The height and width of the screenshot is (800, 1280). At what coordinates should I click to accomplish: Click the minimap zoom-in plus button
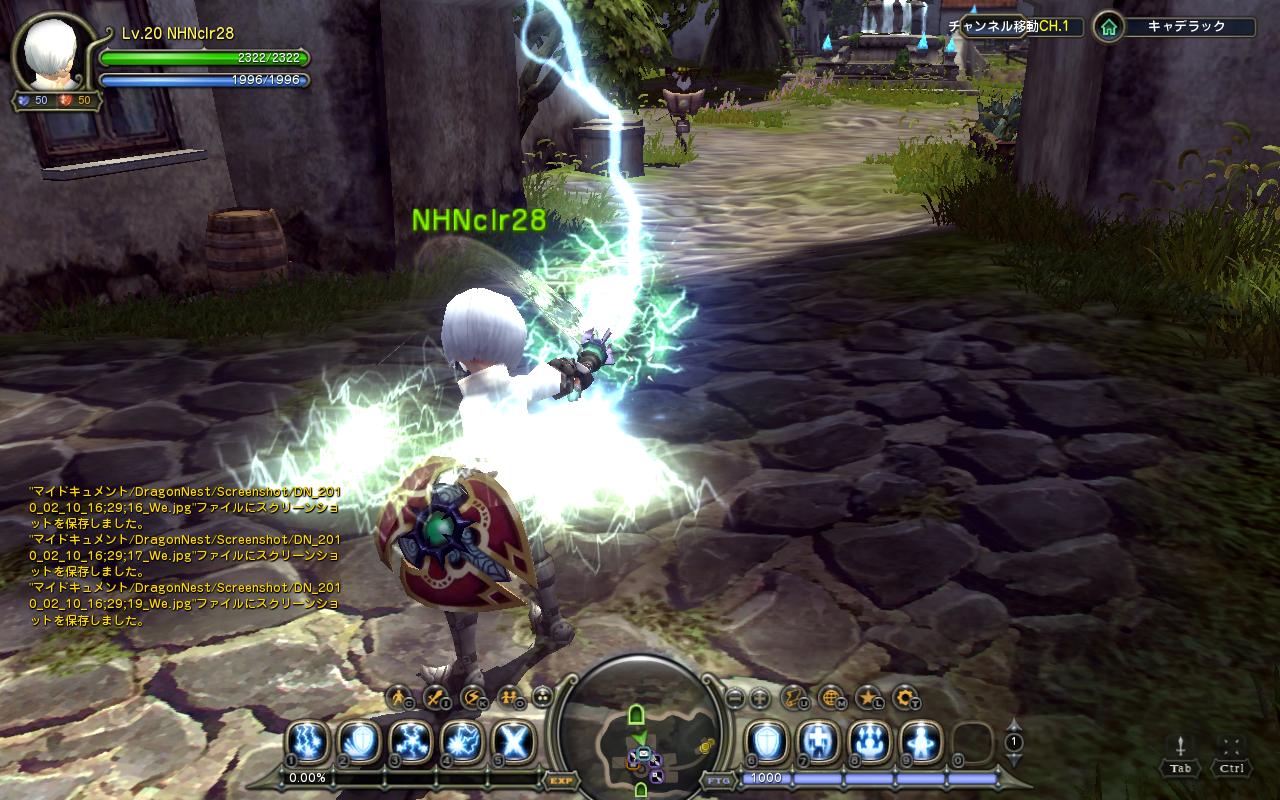click(759, 698)
